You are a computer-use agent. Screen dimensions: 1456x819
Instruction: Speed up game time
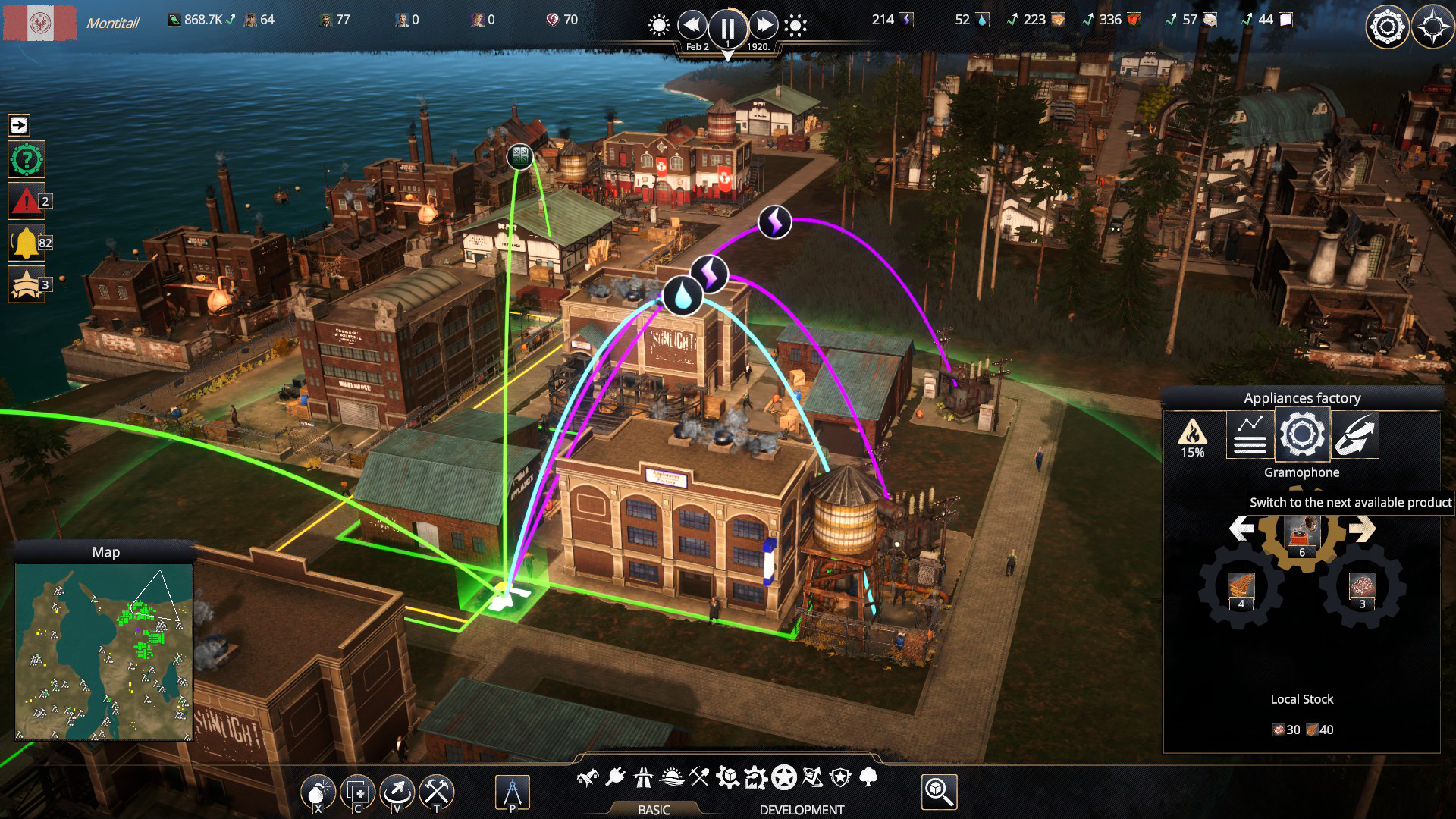point(764,26)
